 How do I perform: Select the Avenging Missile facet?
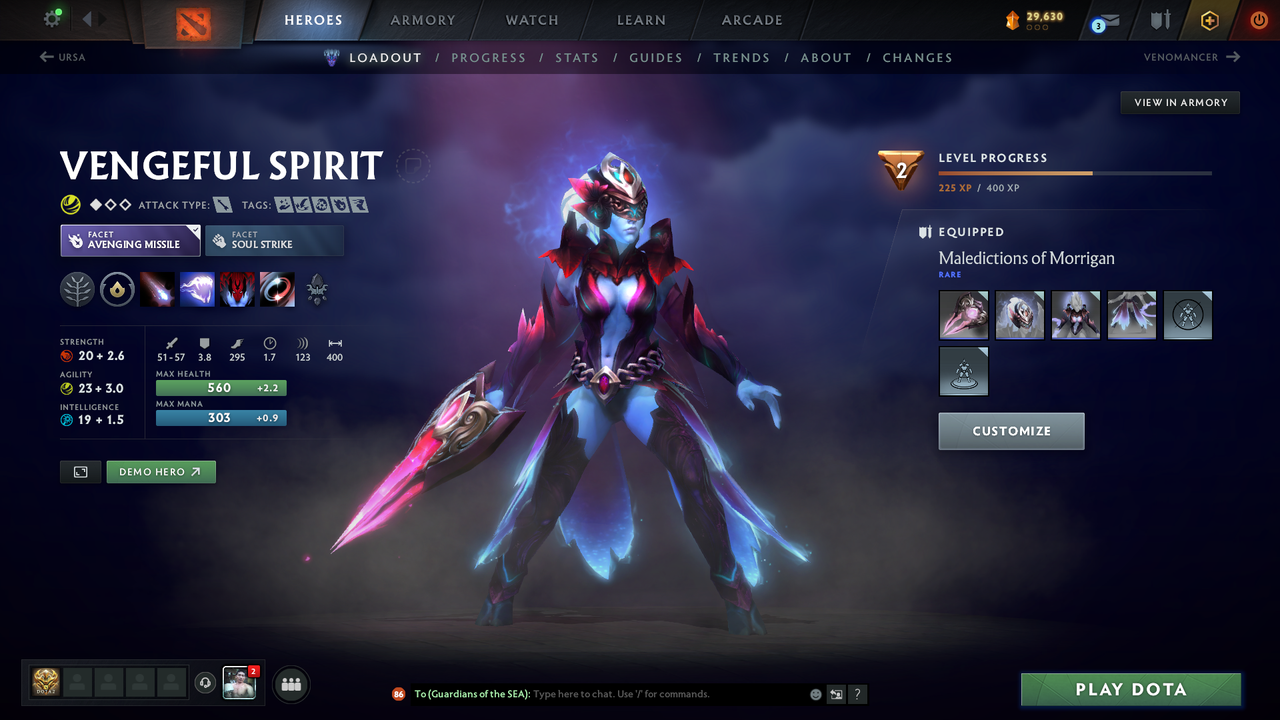[130, 240]
